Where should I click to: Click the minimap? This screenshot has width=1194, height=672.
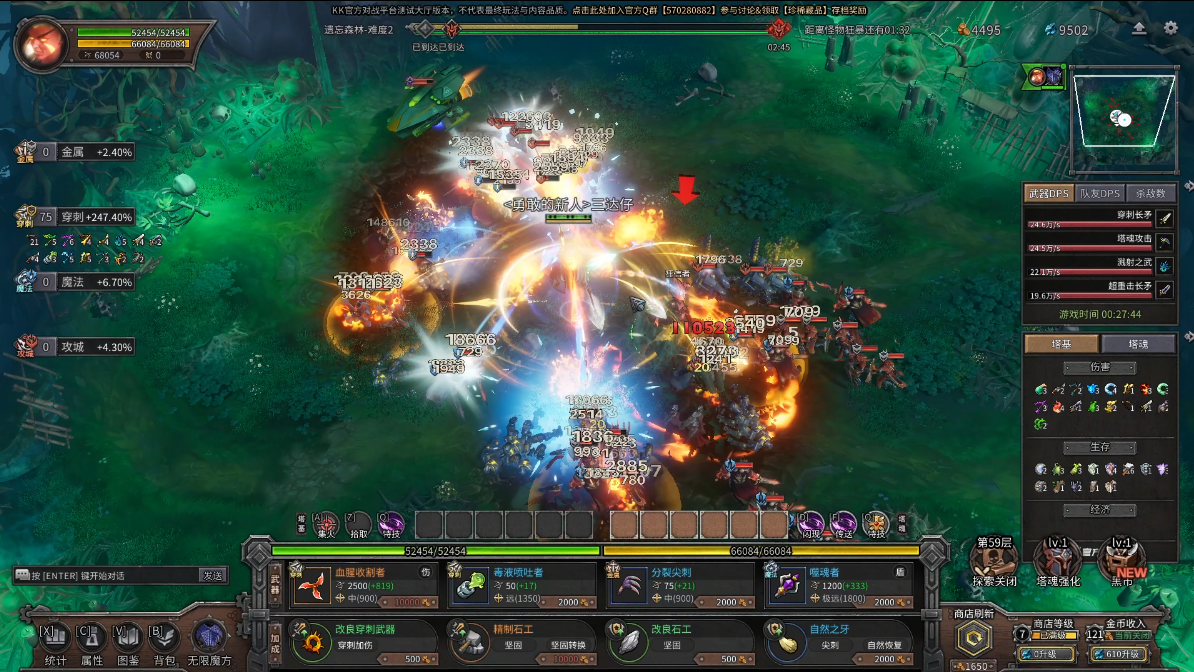coord(1122,120)
